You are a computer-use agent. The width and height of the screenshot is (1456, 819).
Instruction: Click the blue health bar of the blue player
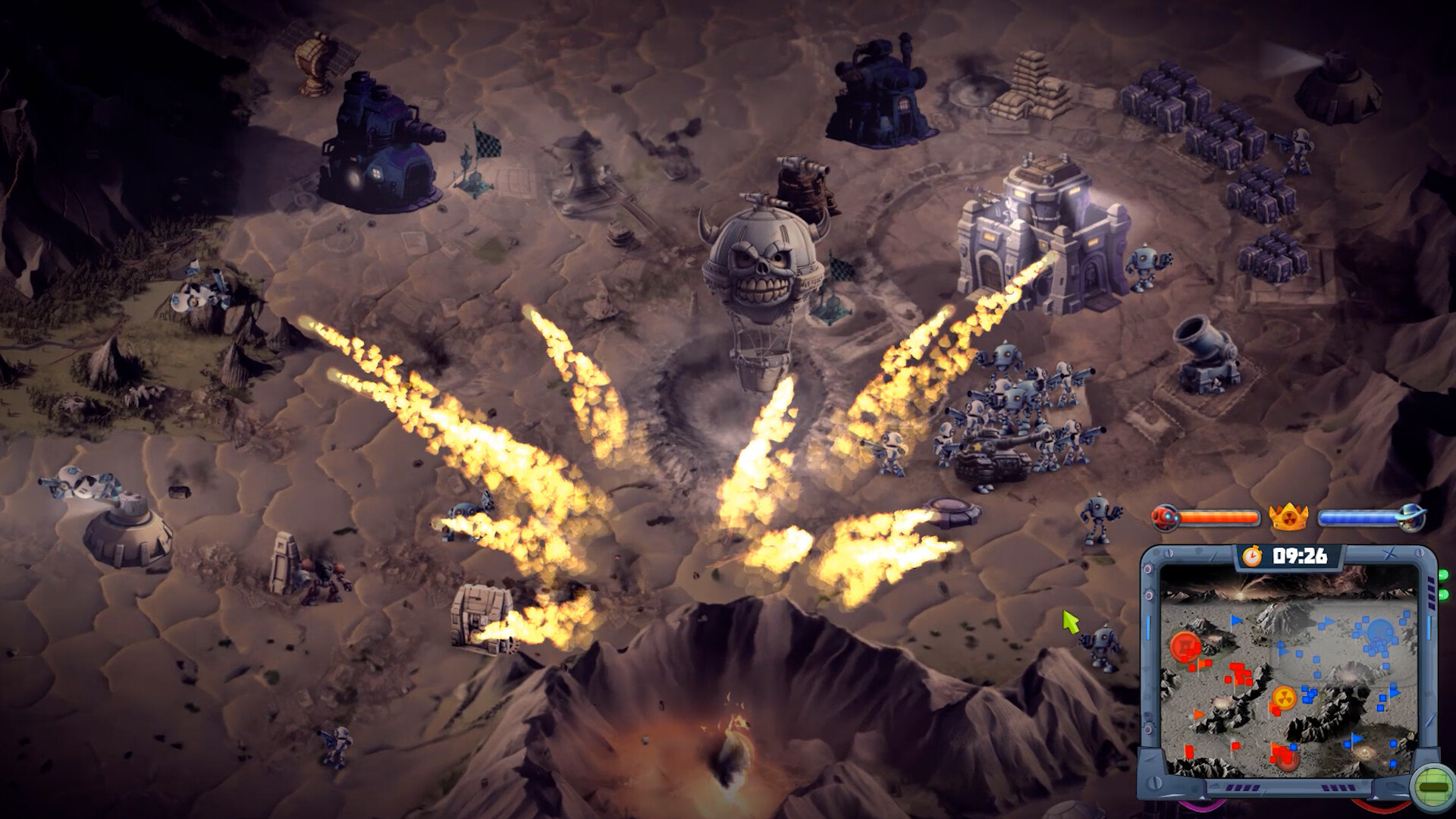[x=1357, y=517]
